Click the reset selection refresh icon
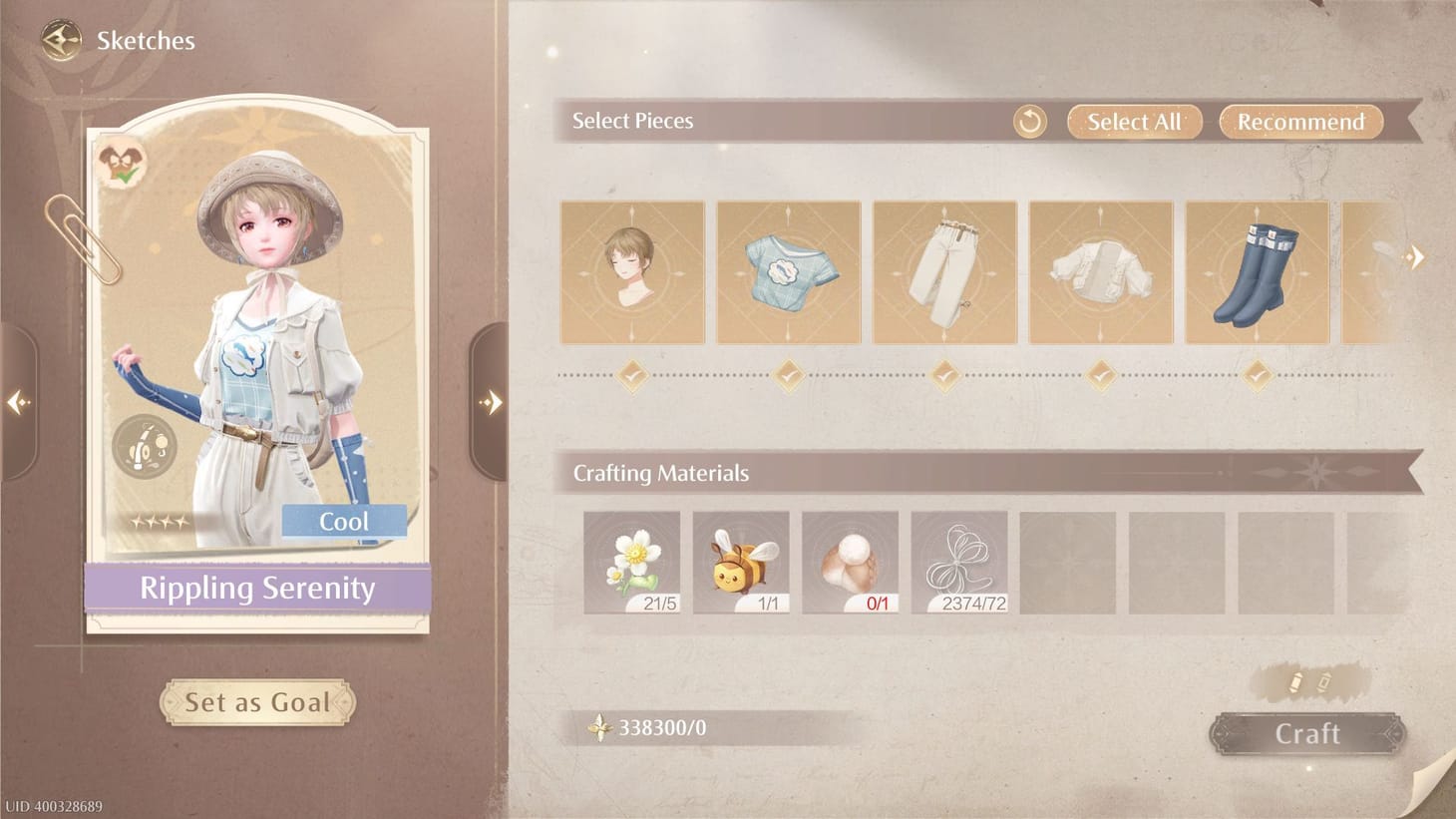 (1028, 121)
